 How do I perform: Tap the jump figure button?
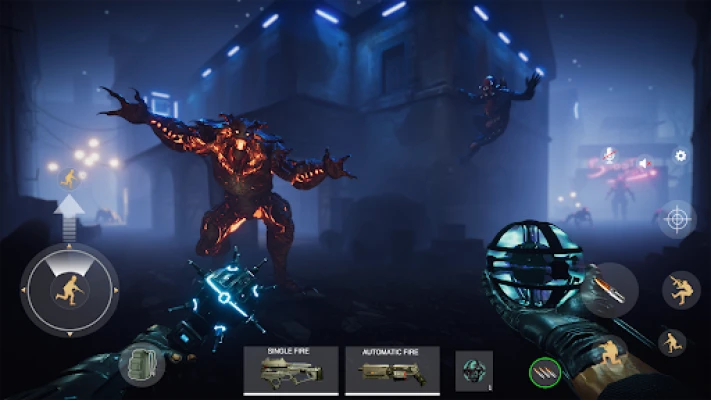681,290
